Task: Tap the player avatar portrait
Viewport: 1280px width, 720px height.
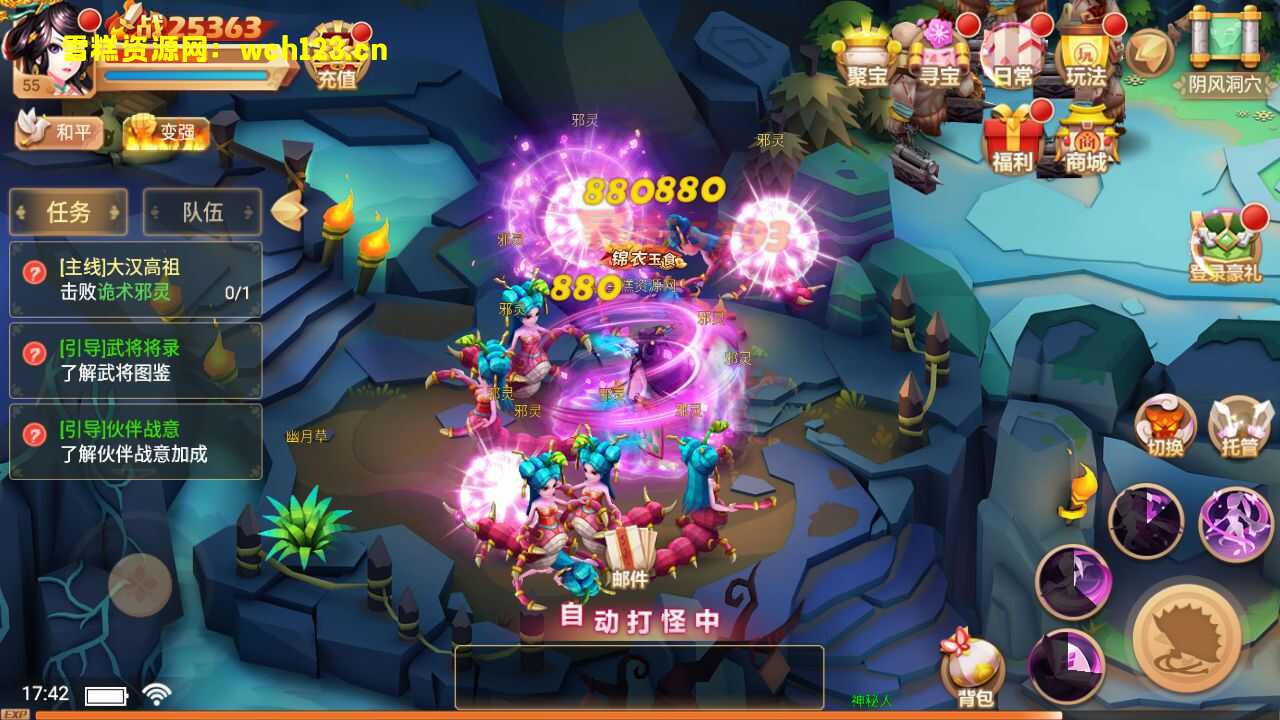Action: [x=43, y=47]
